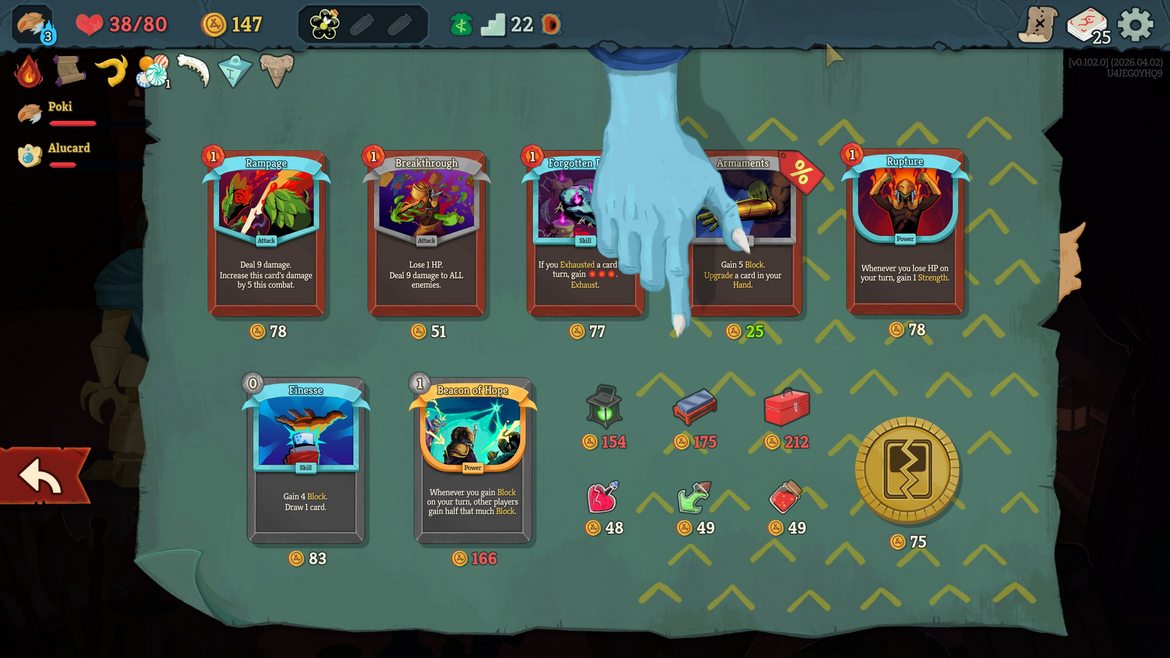1170x658 pixels.
Task: Buy the Finesse skill card
Action: [x=306, y=460]
